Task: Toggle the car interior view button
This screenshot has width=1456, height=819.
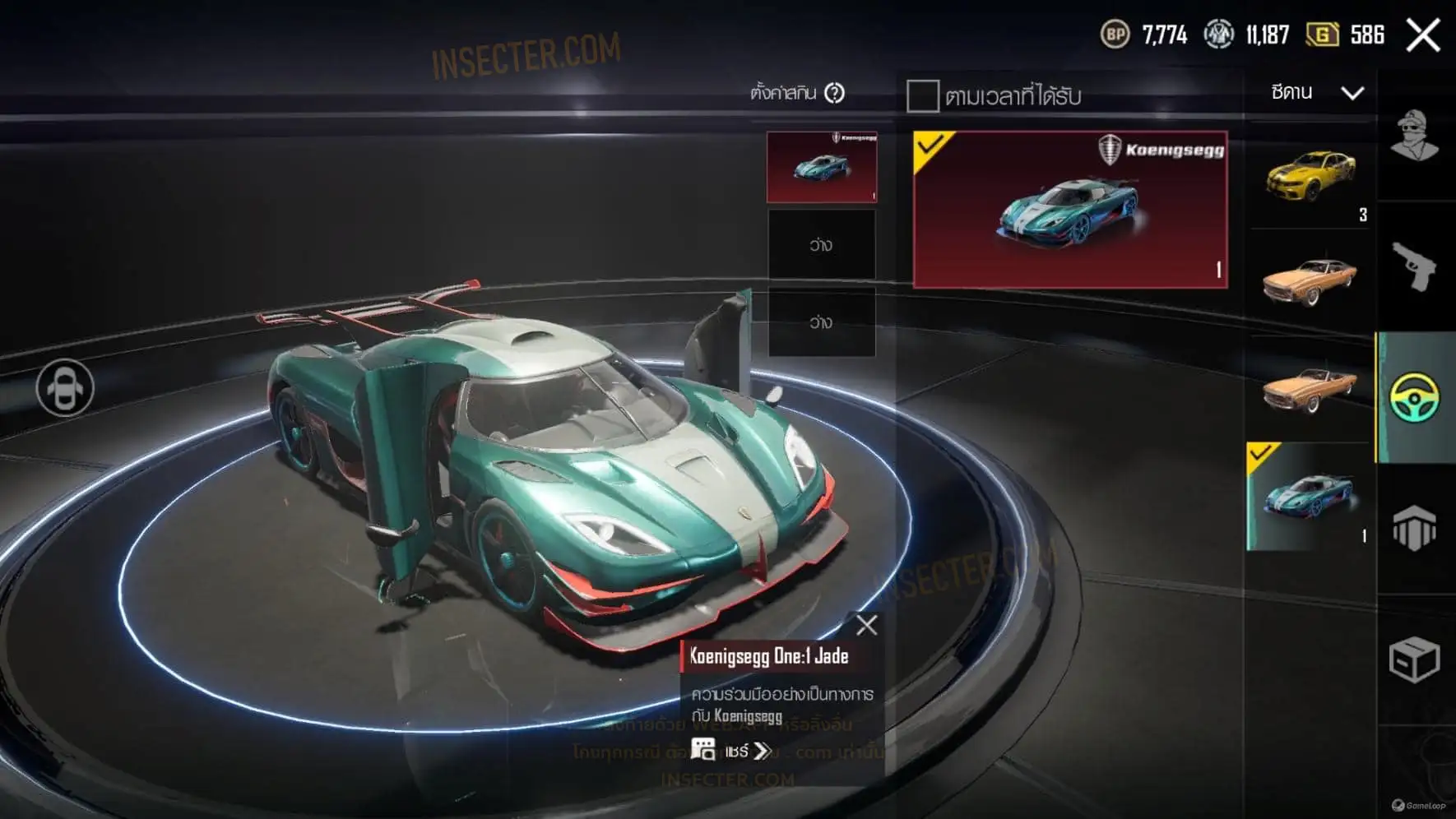Action: pos(65,387)
